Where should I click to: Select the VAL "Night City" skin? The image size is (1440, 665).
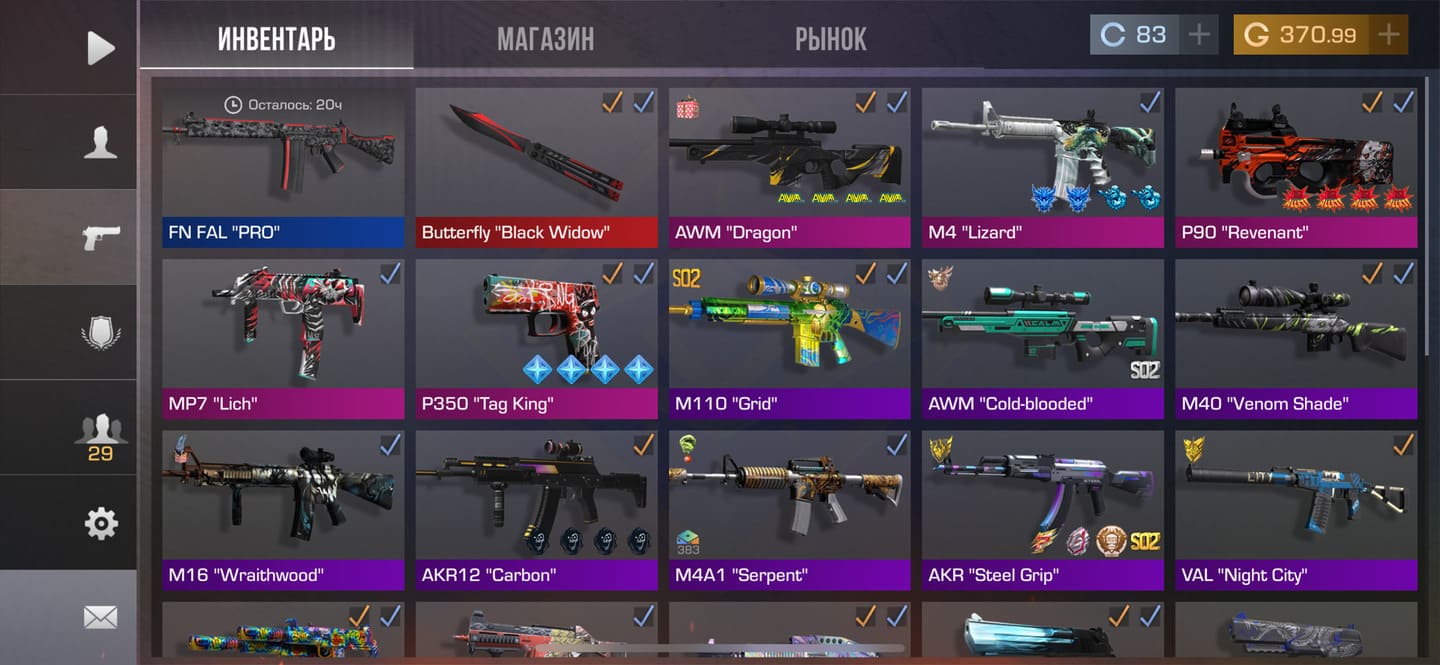pyautogui.click(x=1296, y=509)
